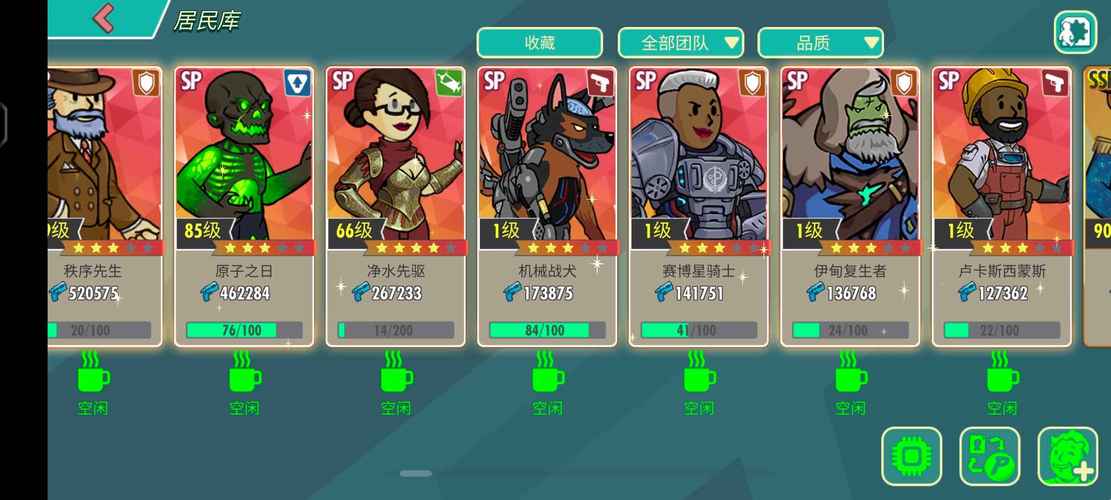Open the green chip button
1111x500 pixels.
point(911,457)
